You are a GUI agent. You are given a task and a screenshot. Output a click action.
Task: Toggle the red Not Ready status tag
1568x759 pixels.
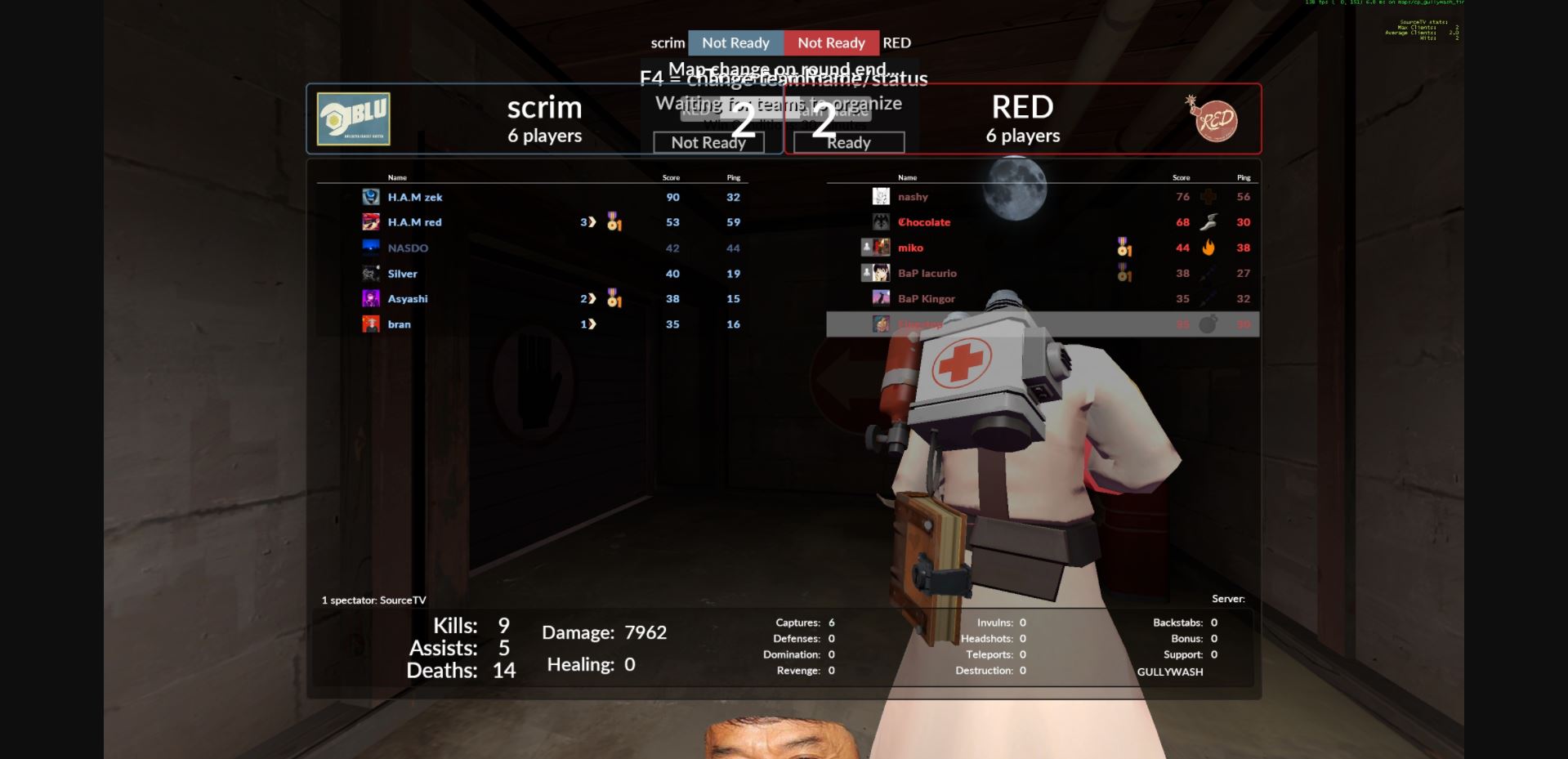click(831, 43)
